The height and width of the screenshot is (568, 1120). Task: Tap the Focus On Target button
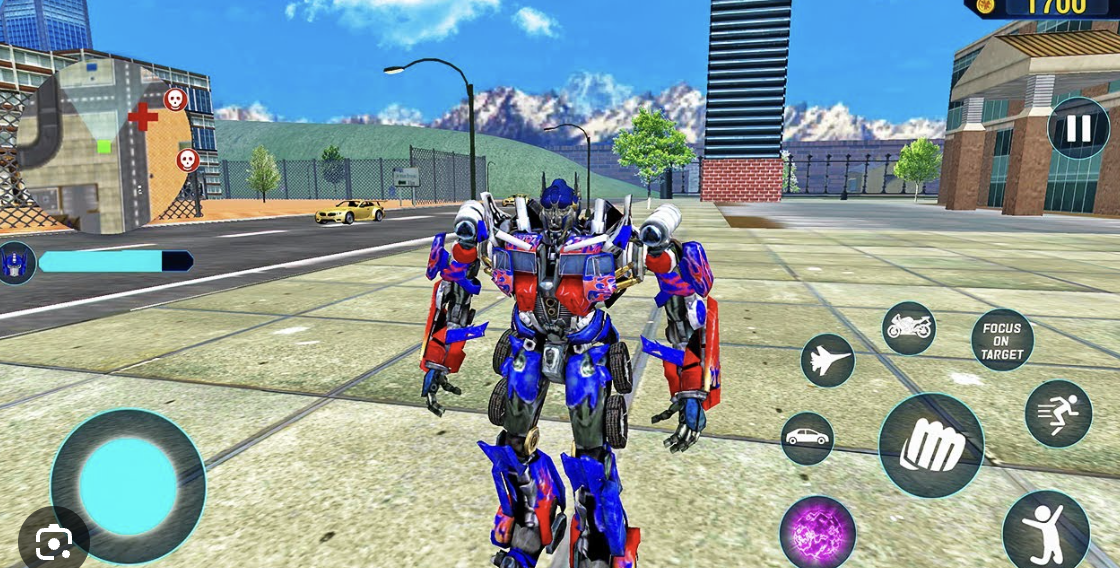[x=1002, y=340]
